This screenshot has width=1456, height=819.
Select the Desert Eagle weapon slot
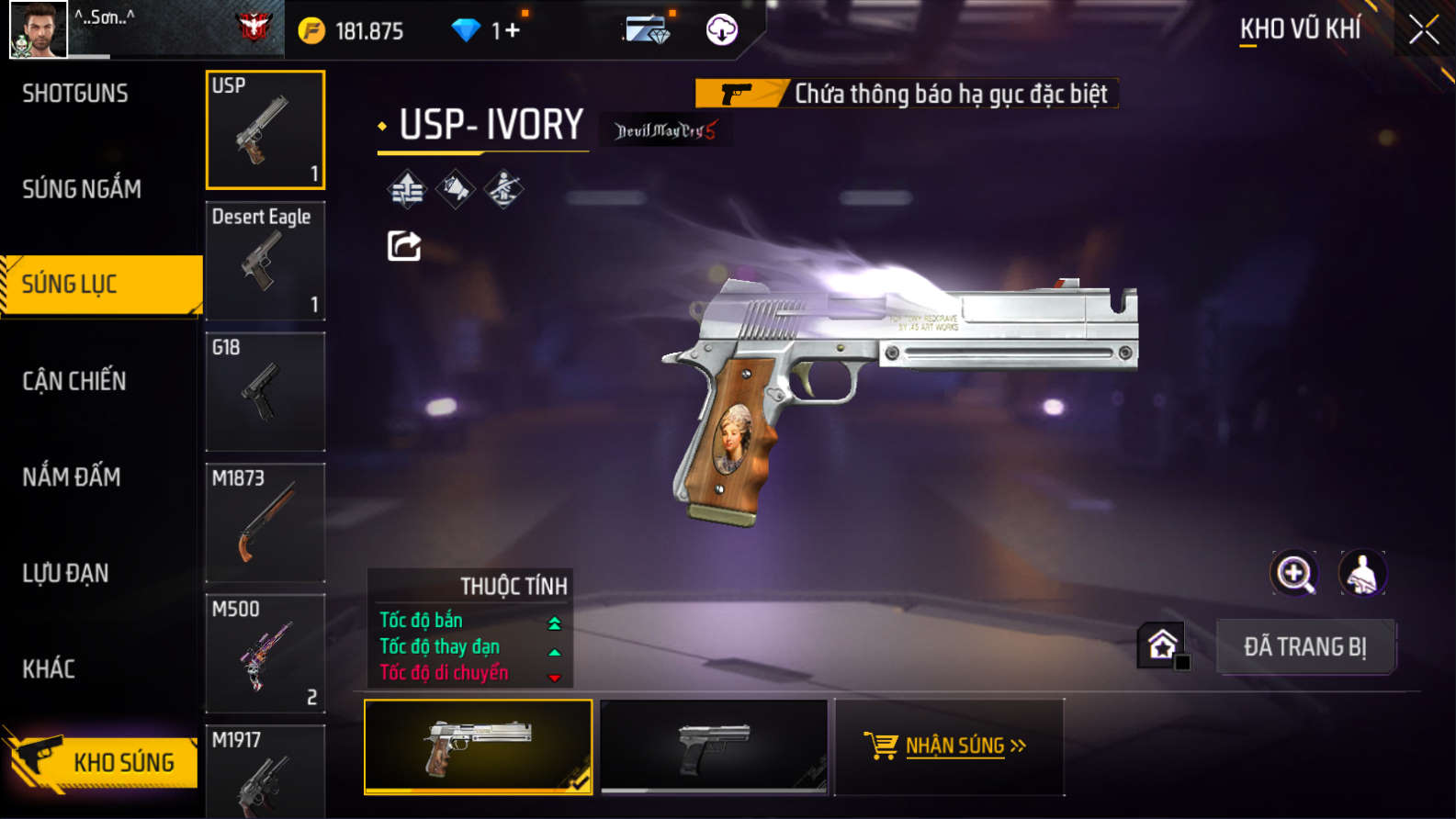[x=265, y=261]
